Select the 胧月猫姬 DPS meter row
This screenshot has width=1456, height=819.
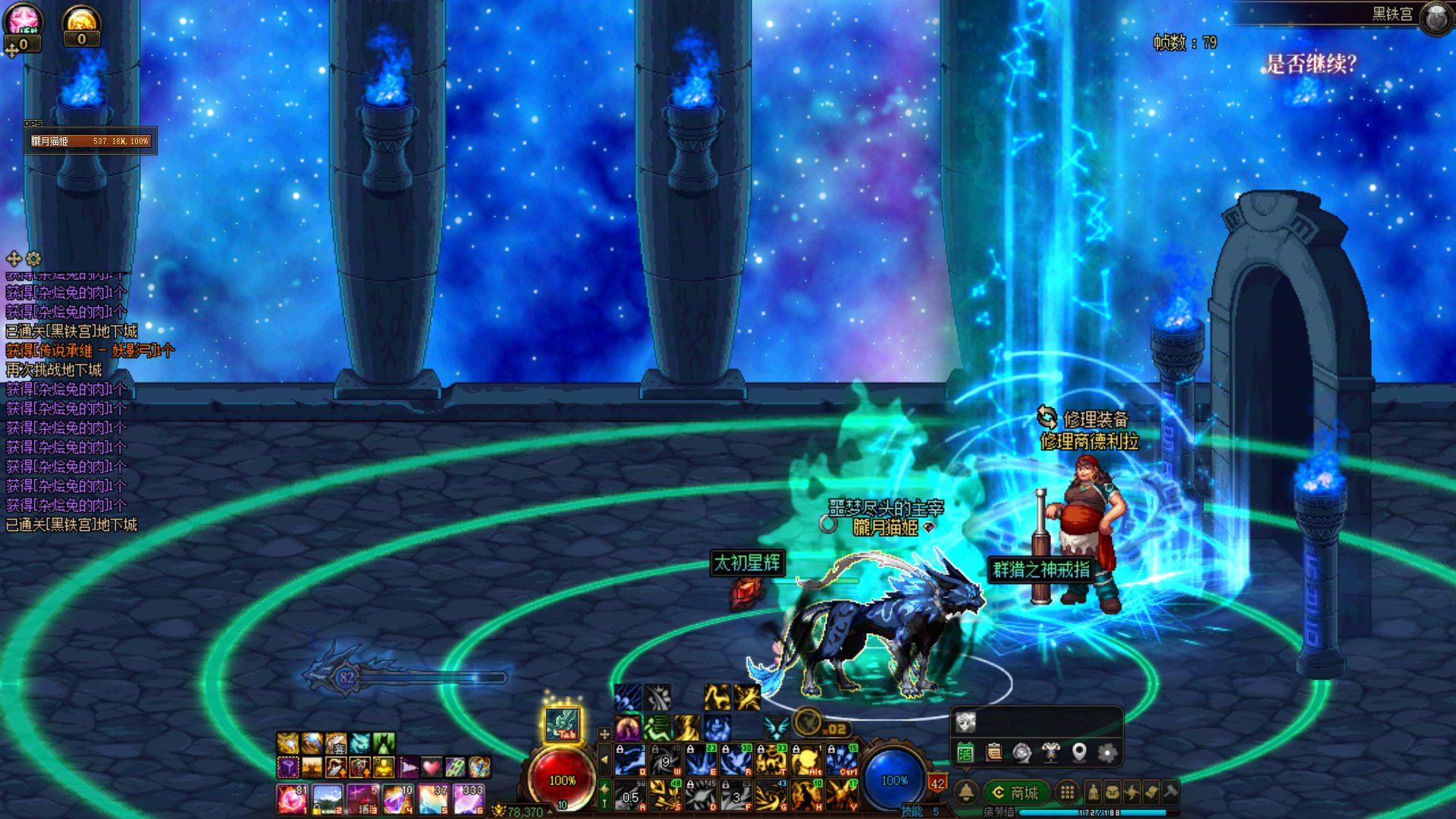pos(90,141)
